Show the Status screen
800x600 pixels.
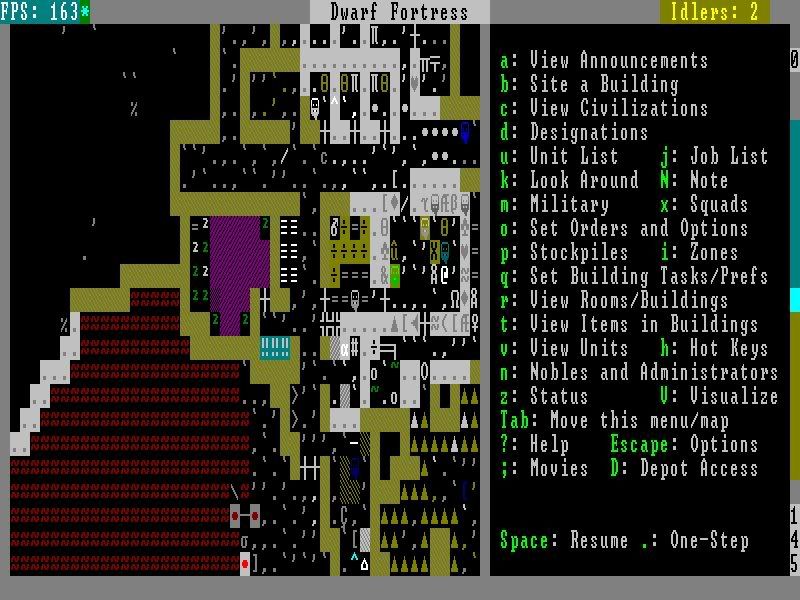(x=558, y=396)
